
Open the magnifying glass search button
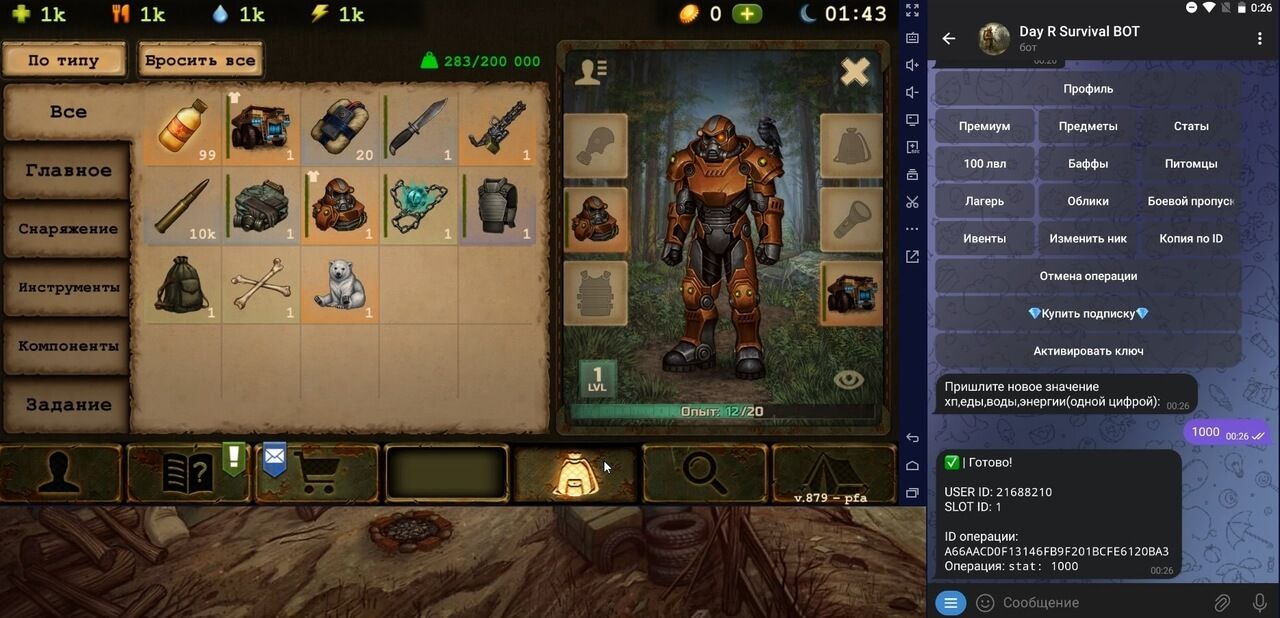click(704, 473)
